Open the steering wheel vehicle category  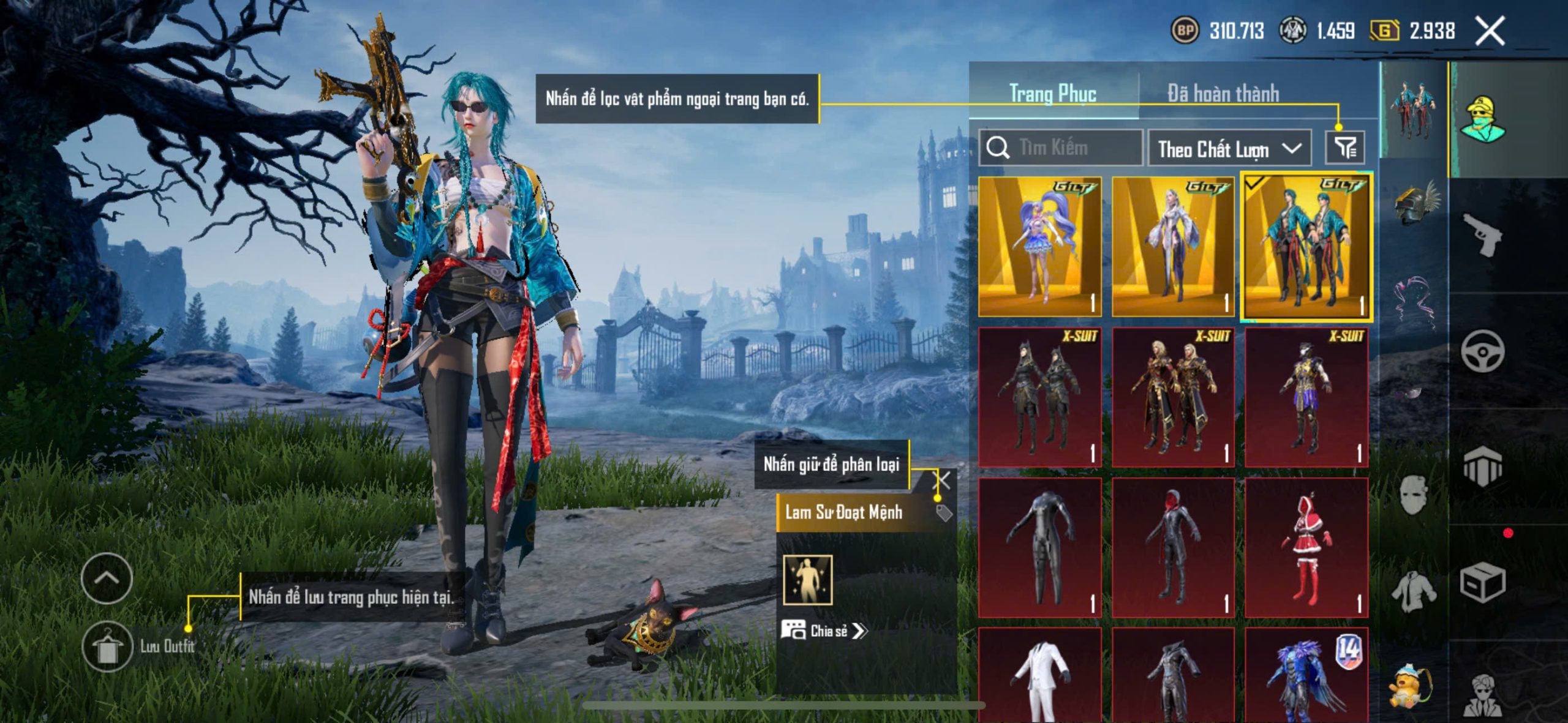coord(1482,351)
